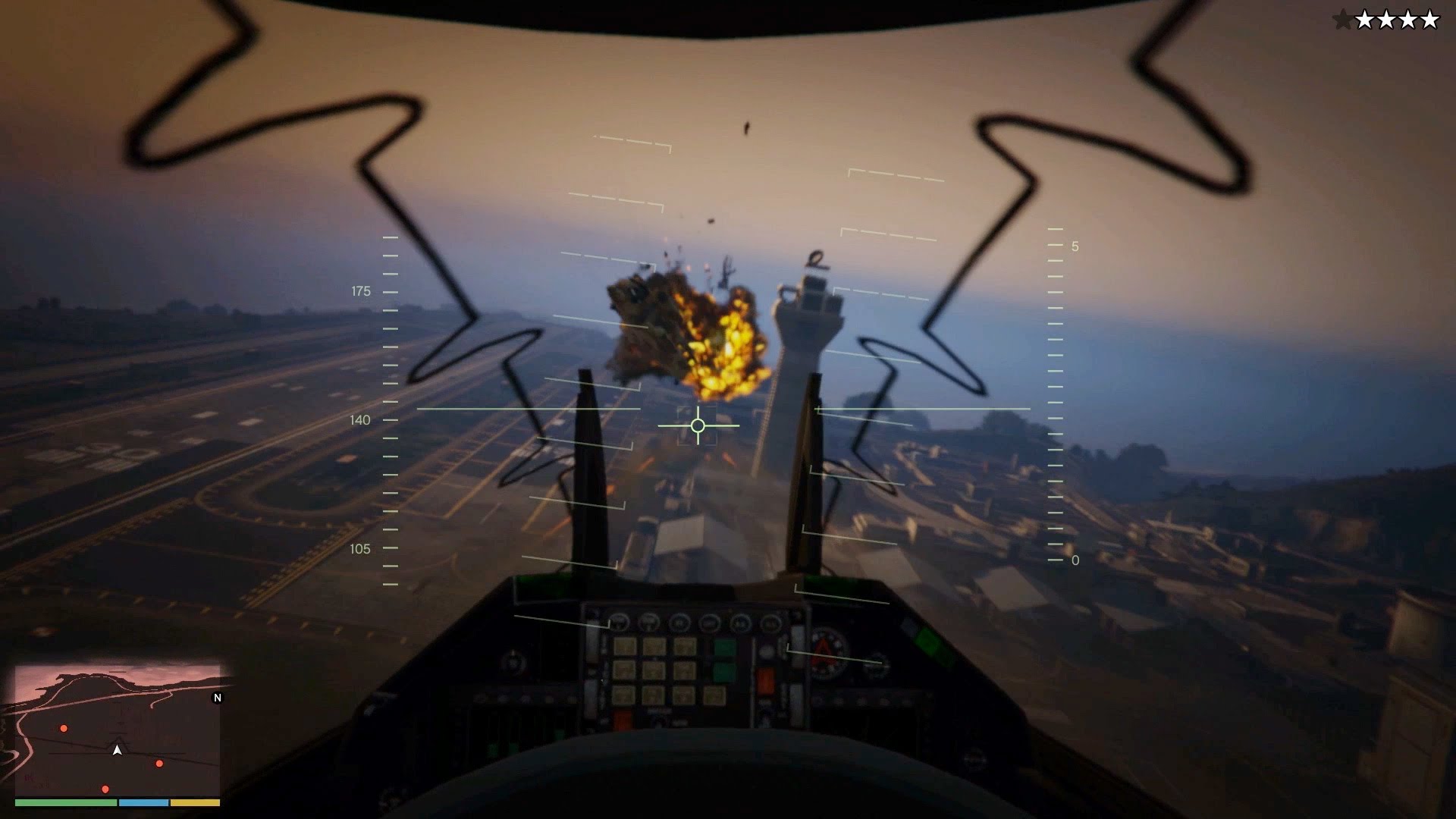
Task: Select the 175 altitude marking on HUD ladder
Action: [x=362, y=290]
